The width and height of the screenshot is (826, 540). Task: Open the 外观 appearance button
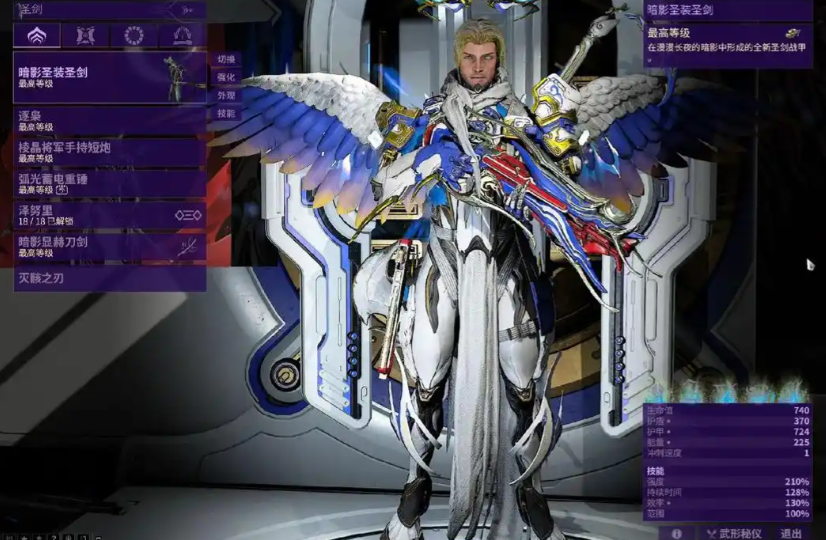(227, 96)
